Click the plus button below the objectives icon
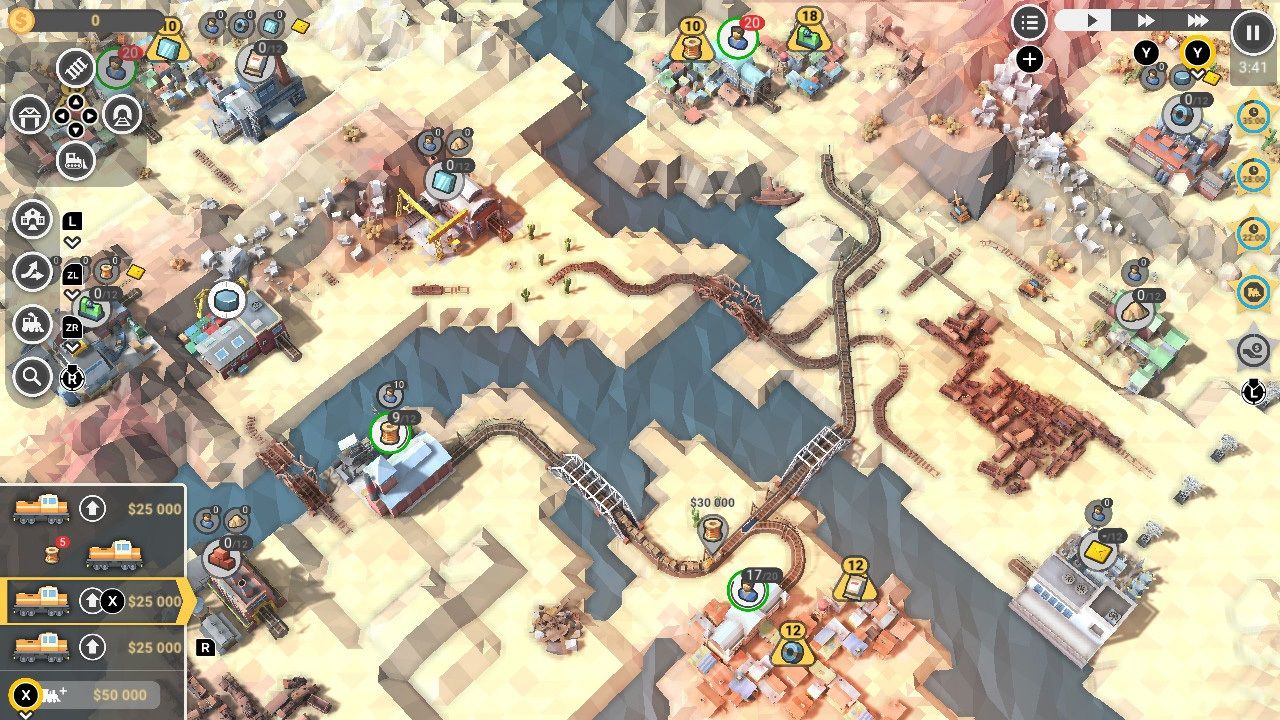Image resolution: width=1280 pixels, height=720 pixels. tap(1028, 58)
